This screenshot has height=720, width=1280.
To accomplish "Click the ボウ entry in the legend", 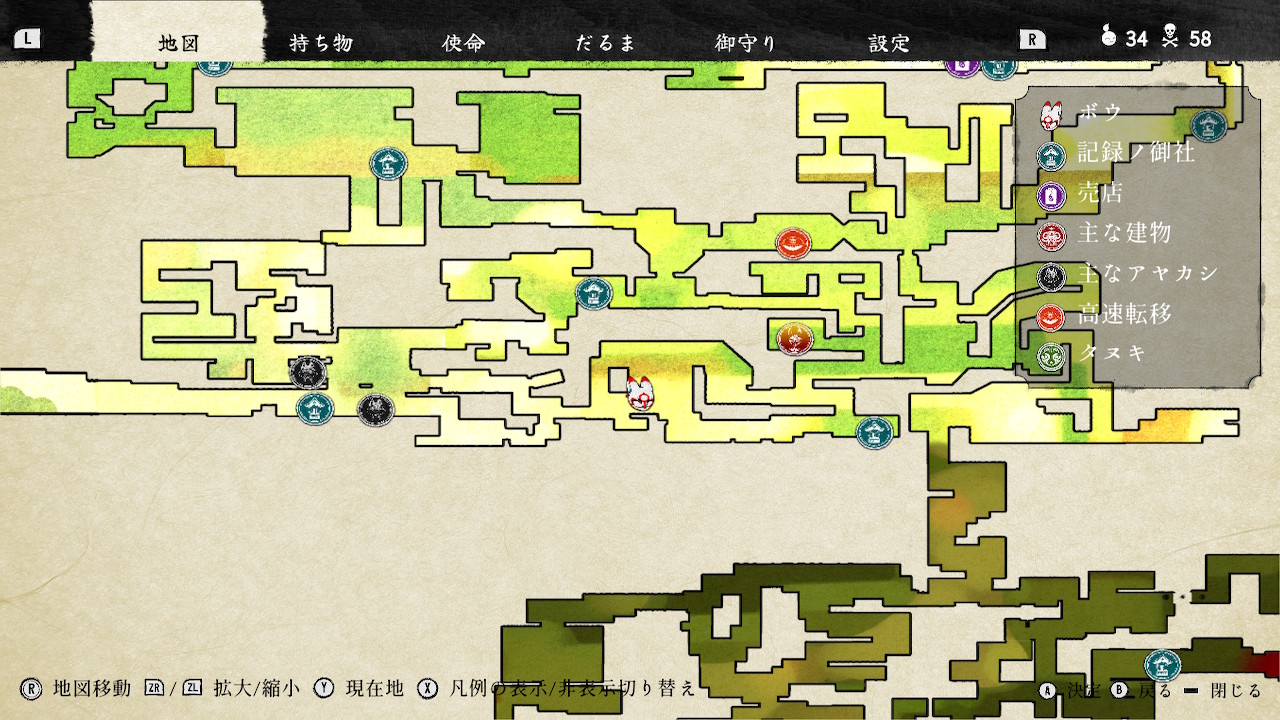I will [1100, 114].
